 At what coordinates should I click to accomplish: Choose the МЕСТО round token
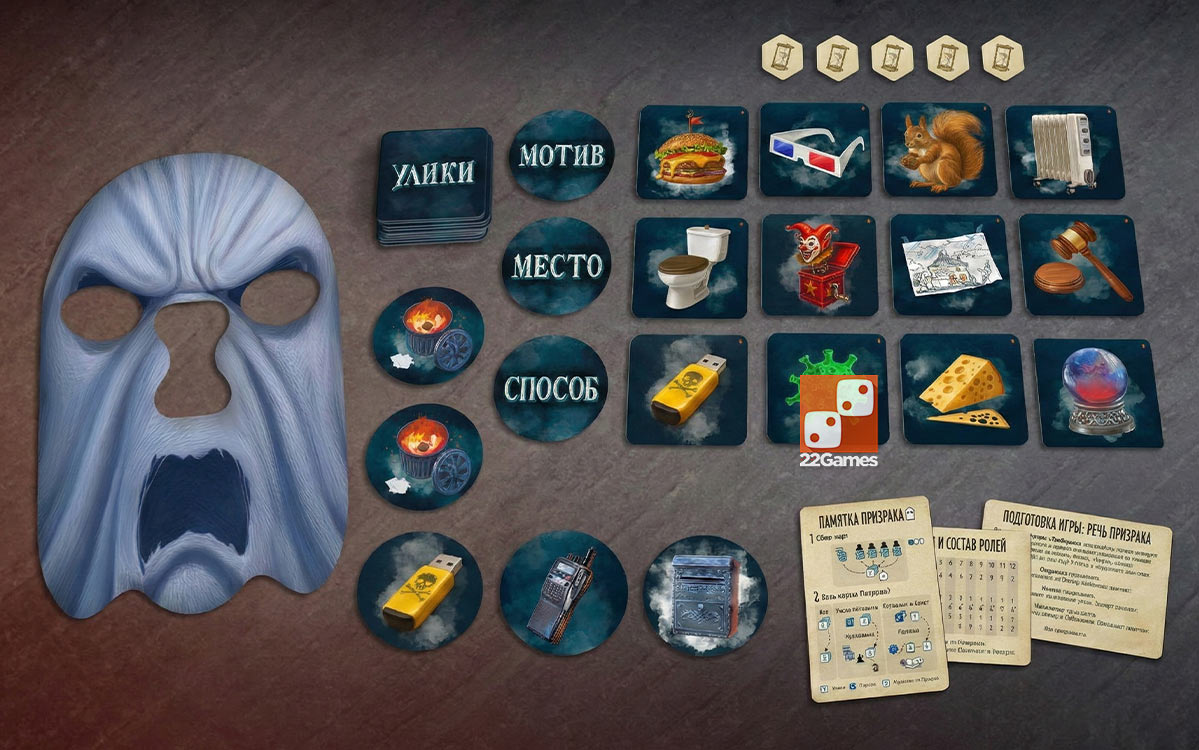click(557, 267)
